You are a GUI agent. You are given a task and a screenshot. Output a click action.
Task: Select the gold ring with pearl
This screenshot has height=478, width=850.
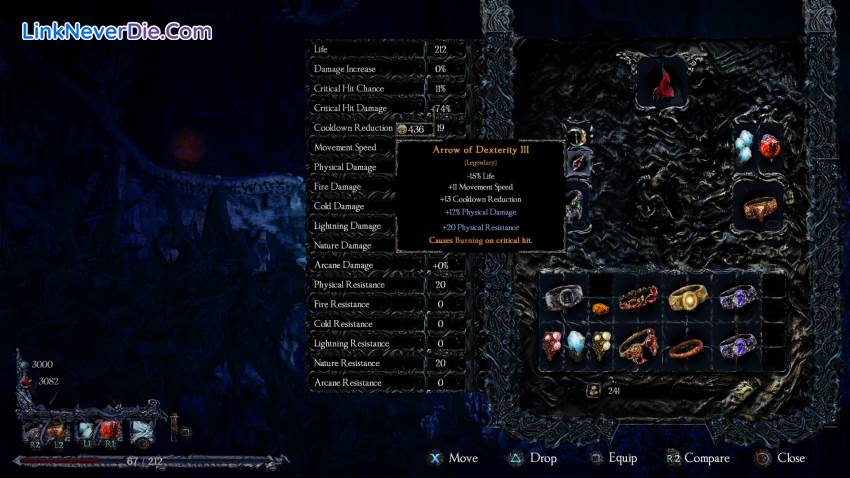point(686,298)
